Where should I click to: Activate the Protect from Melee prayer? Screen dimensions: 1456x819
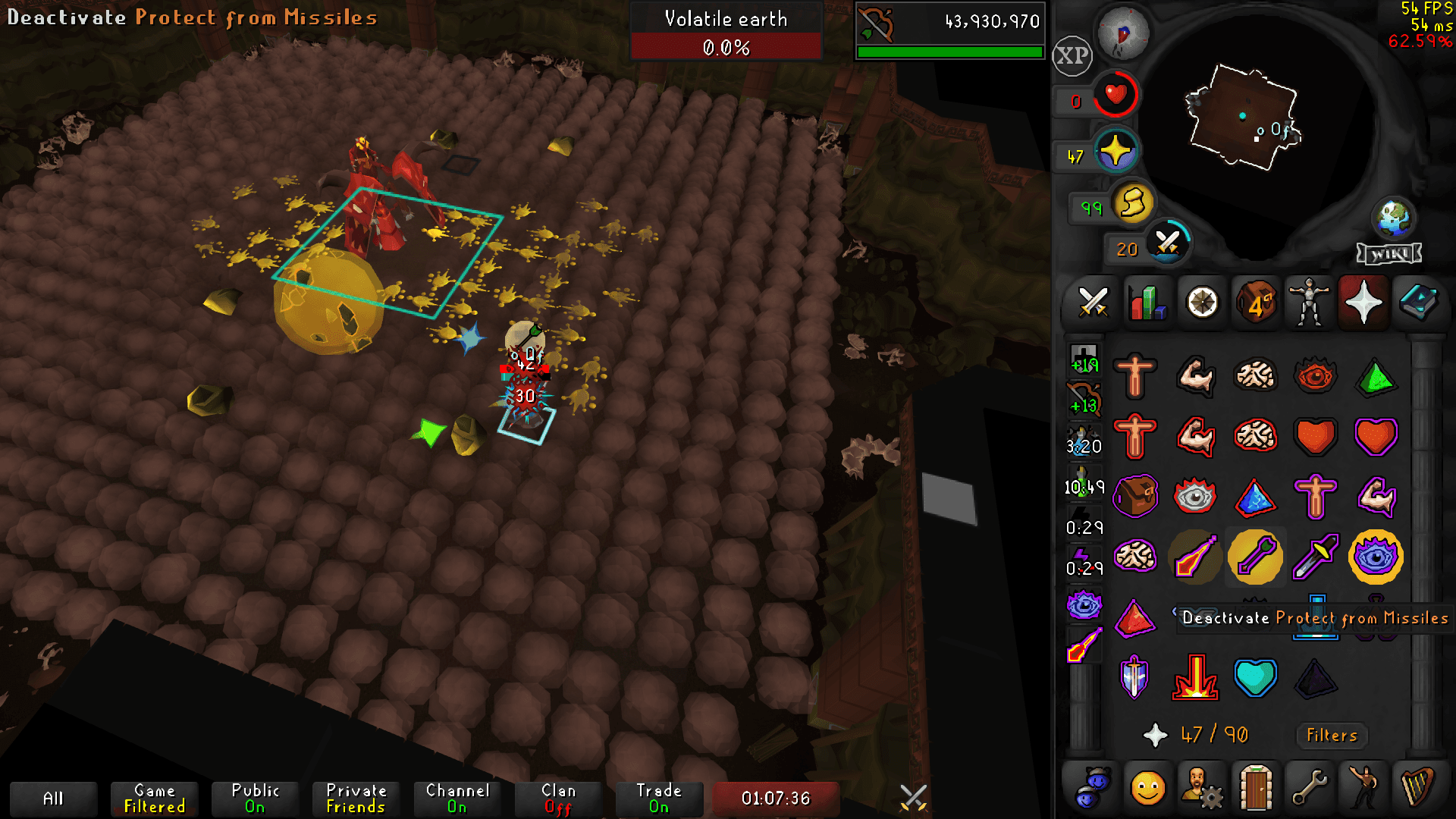(1316, 557)
